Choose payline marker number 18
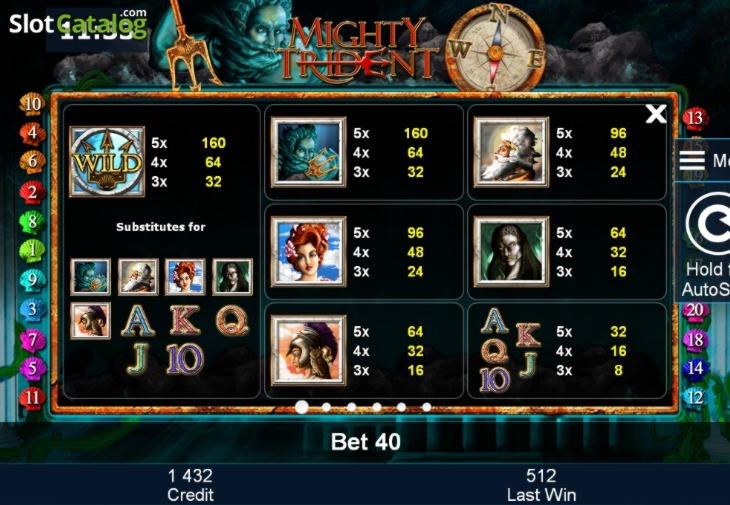Viewport: 730px width, 505px height. 696,340
